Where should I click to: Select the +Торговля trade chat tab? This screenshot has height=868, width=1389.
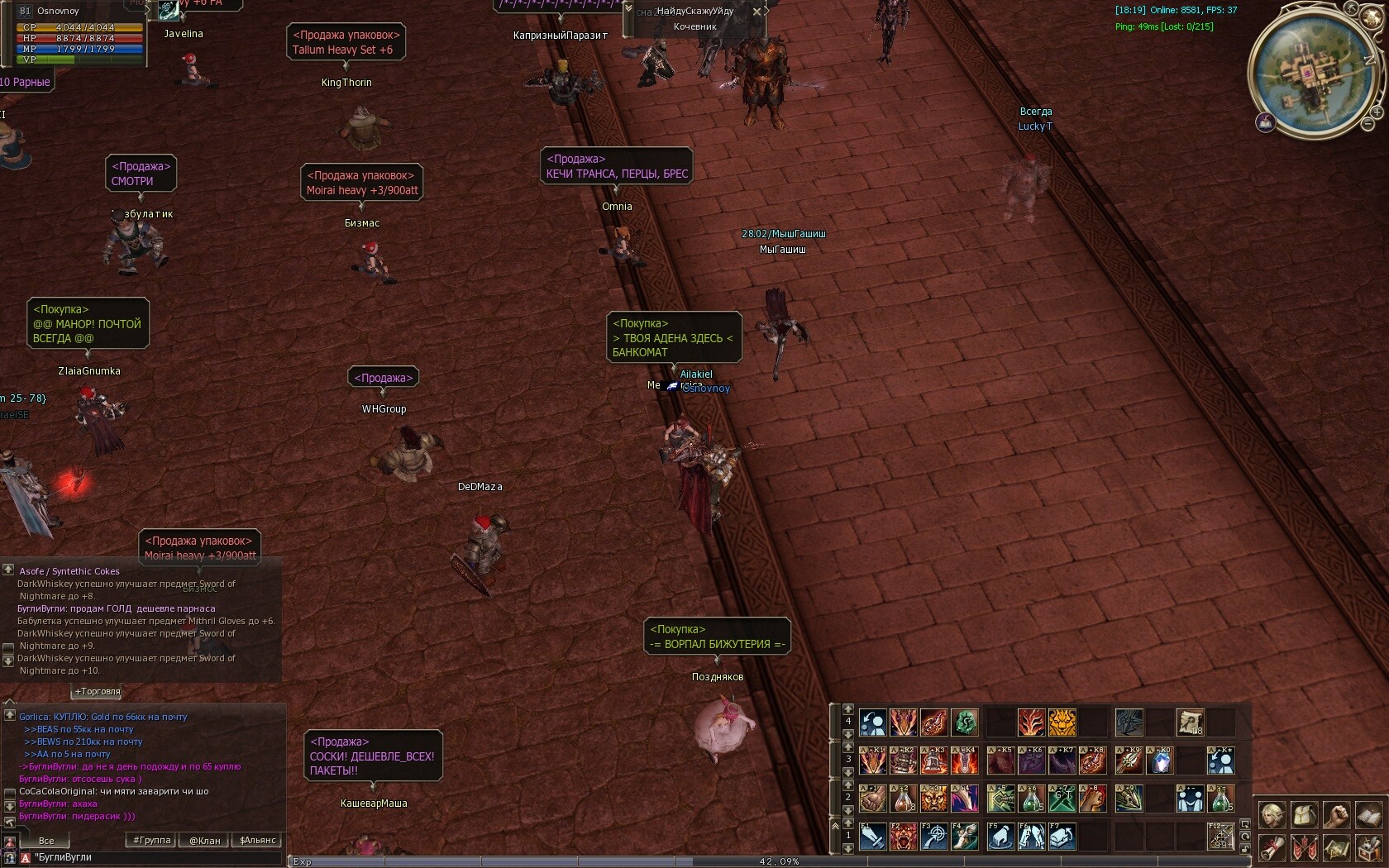pyautogui.click(x=98, y=691)
